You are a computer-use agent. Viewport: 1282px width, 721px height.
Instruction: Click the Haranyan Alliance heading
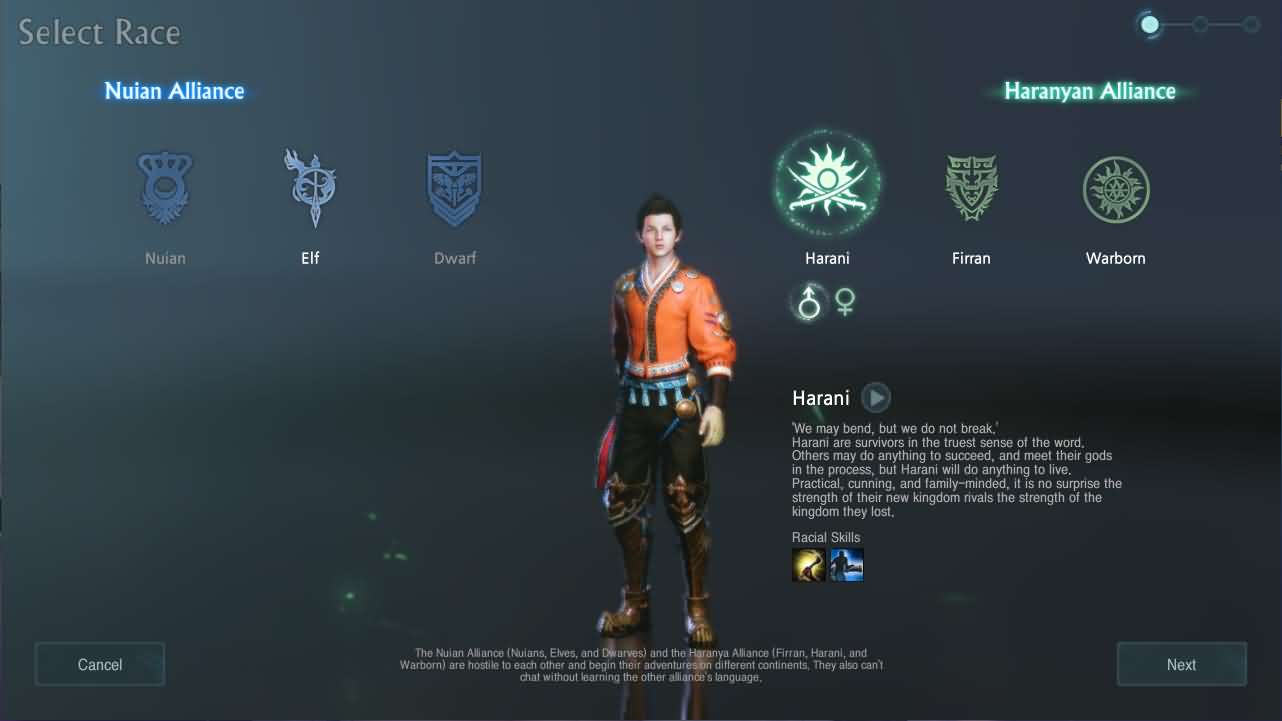[x=1089, y=91]
